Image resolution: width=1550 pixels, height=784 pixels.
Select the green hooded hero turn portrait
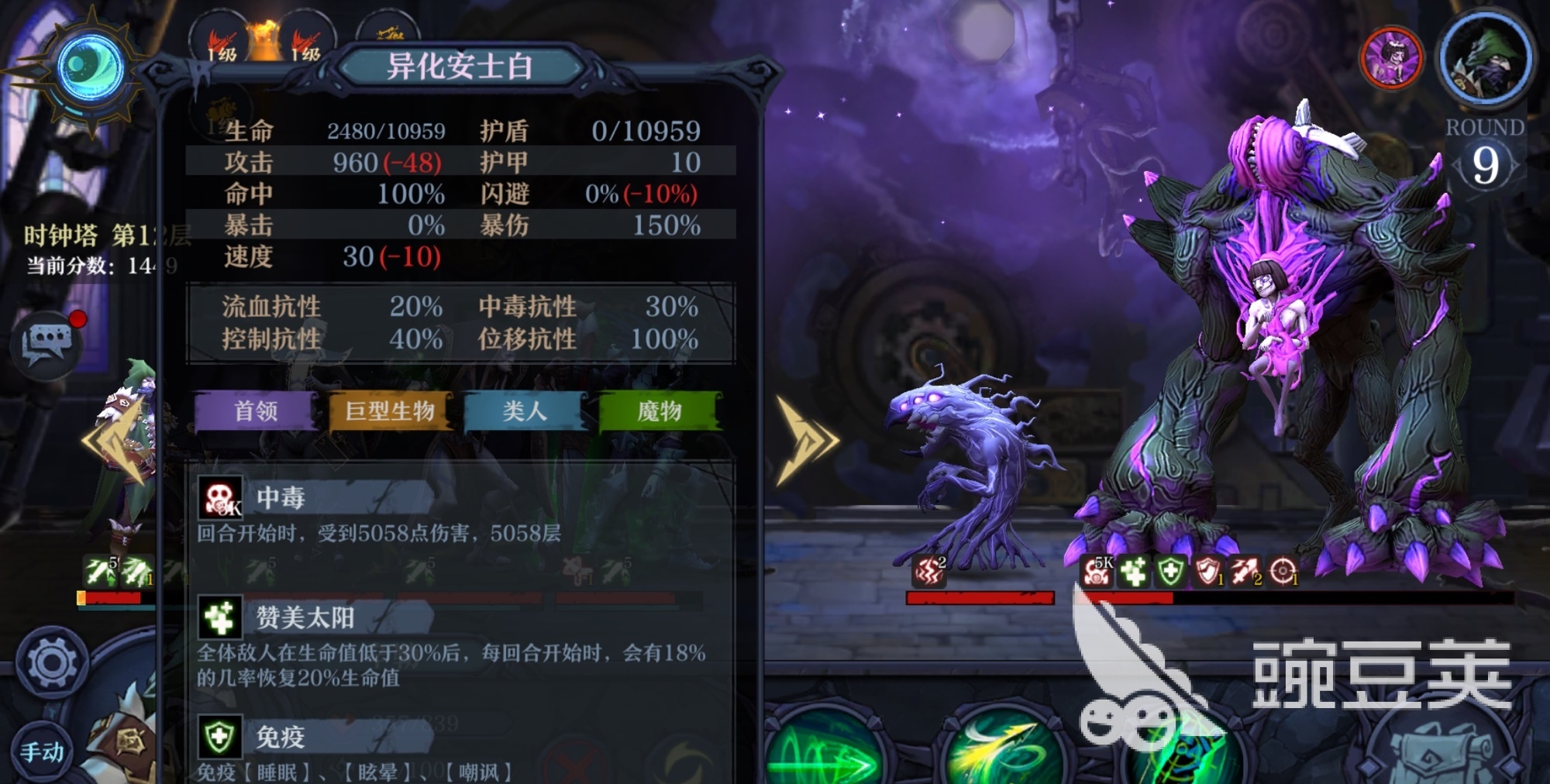click(1486, 60)
